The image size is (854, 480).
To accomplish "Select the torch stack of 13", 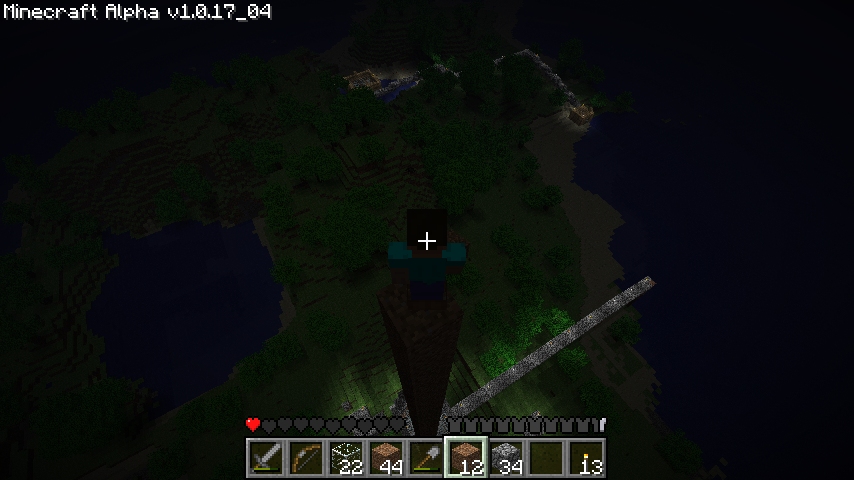I will (586, 458).
